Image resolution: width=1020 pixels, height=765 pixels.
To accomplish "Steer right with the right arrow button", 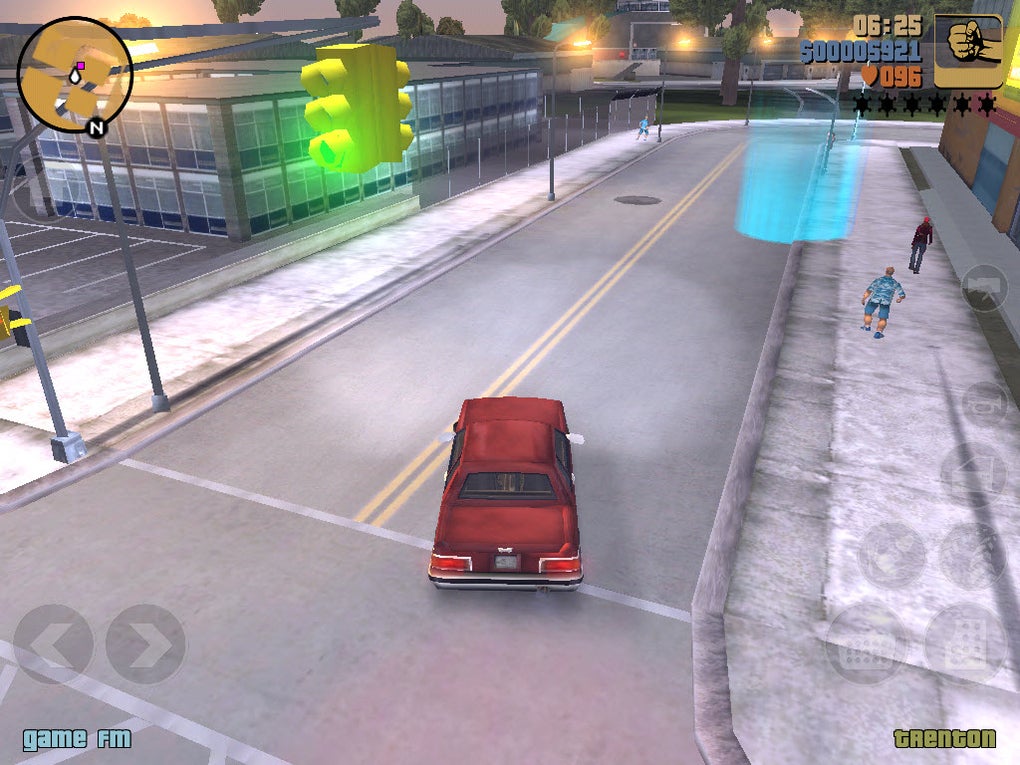I will tap(146, 644).
